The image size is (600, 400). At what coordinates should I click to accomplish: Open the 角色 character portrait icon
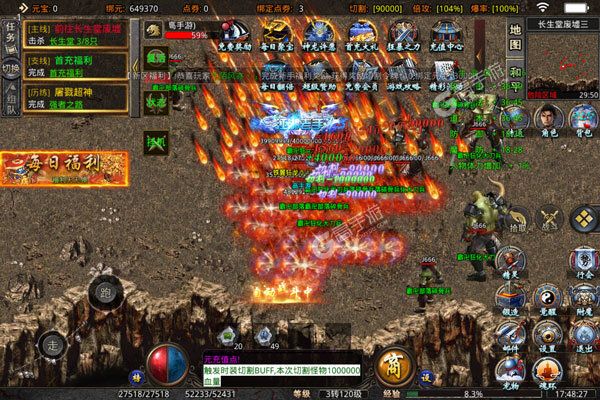pyautogui.click(x=548, y=115)
